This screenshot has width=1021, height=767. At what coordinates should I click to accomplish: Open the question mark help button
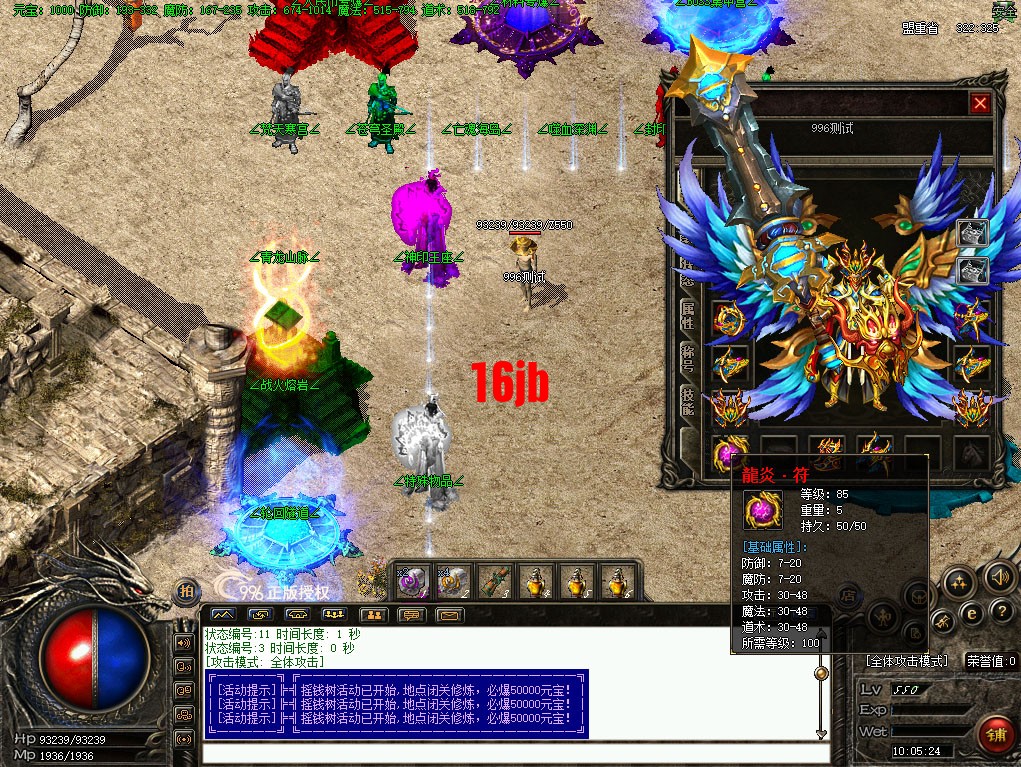coord(1000,612)
